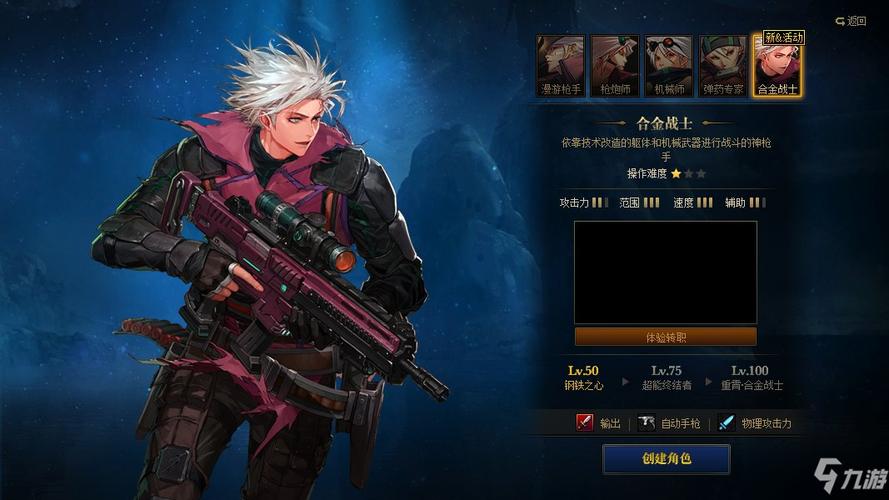Open the black class preview video box
Screen dimensions: 889x500
(665, 272)
